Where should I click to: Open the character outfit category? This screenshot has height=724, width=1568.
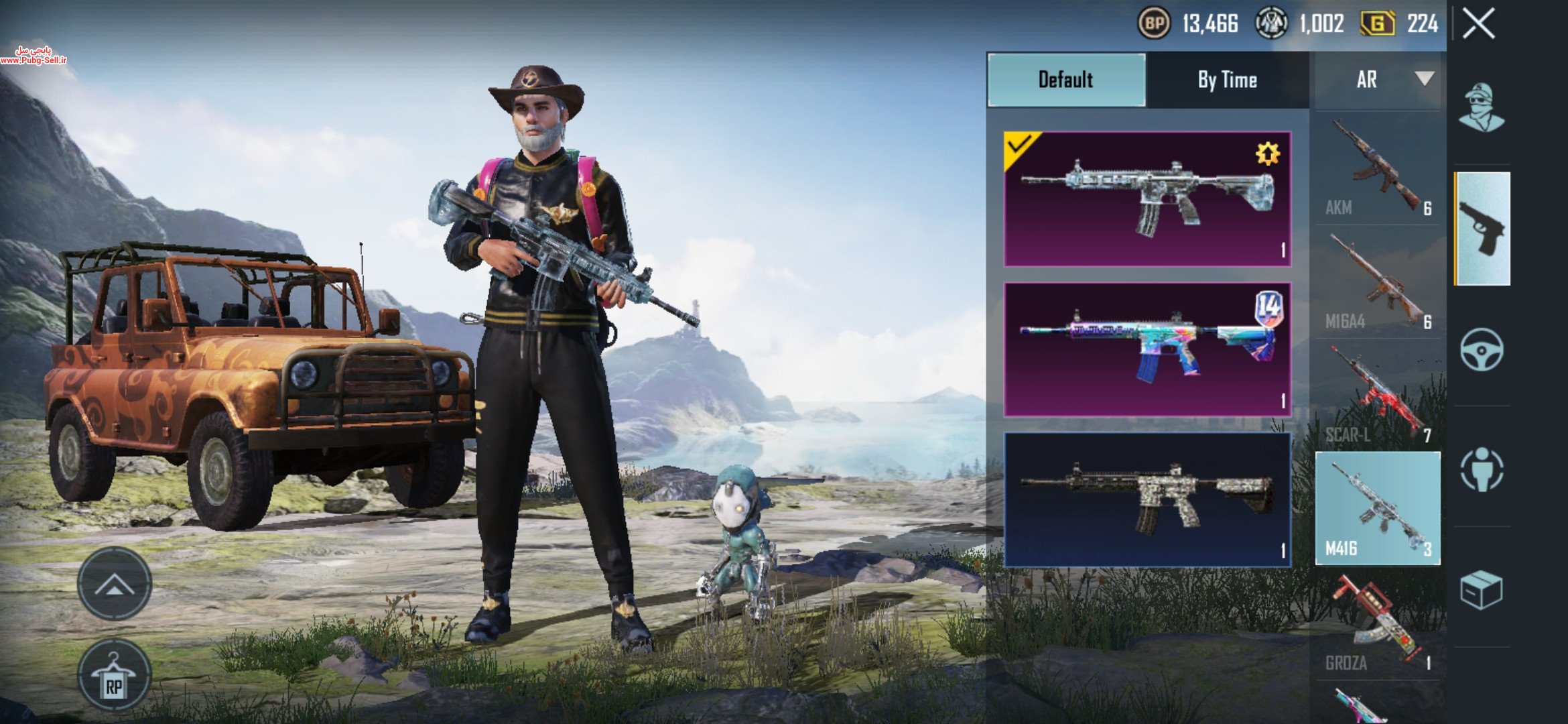click(1482, 109)
